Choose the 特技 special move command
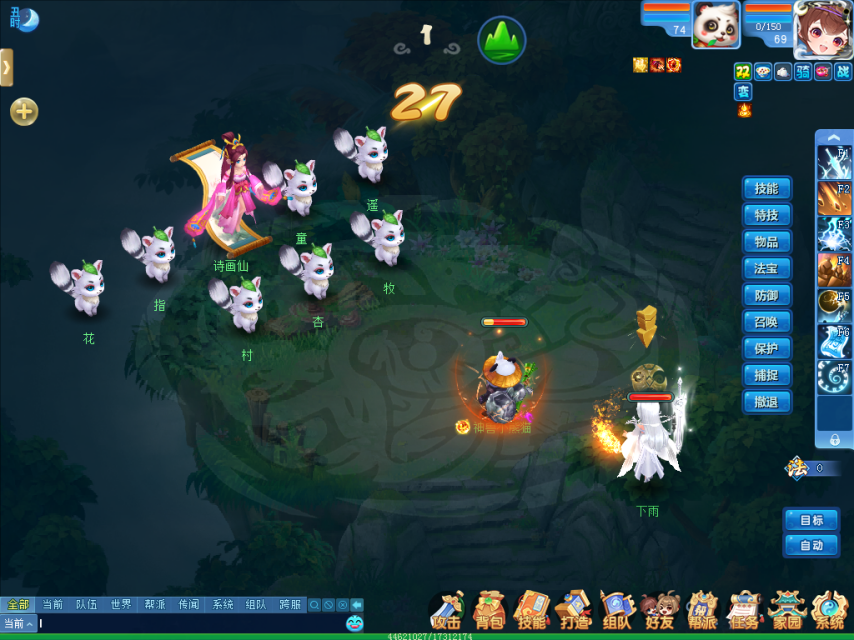The height and width of the screenshot is (640, 854). pyautogui.click(x=767, y=215)
